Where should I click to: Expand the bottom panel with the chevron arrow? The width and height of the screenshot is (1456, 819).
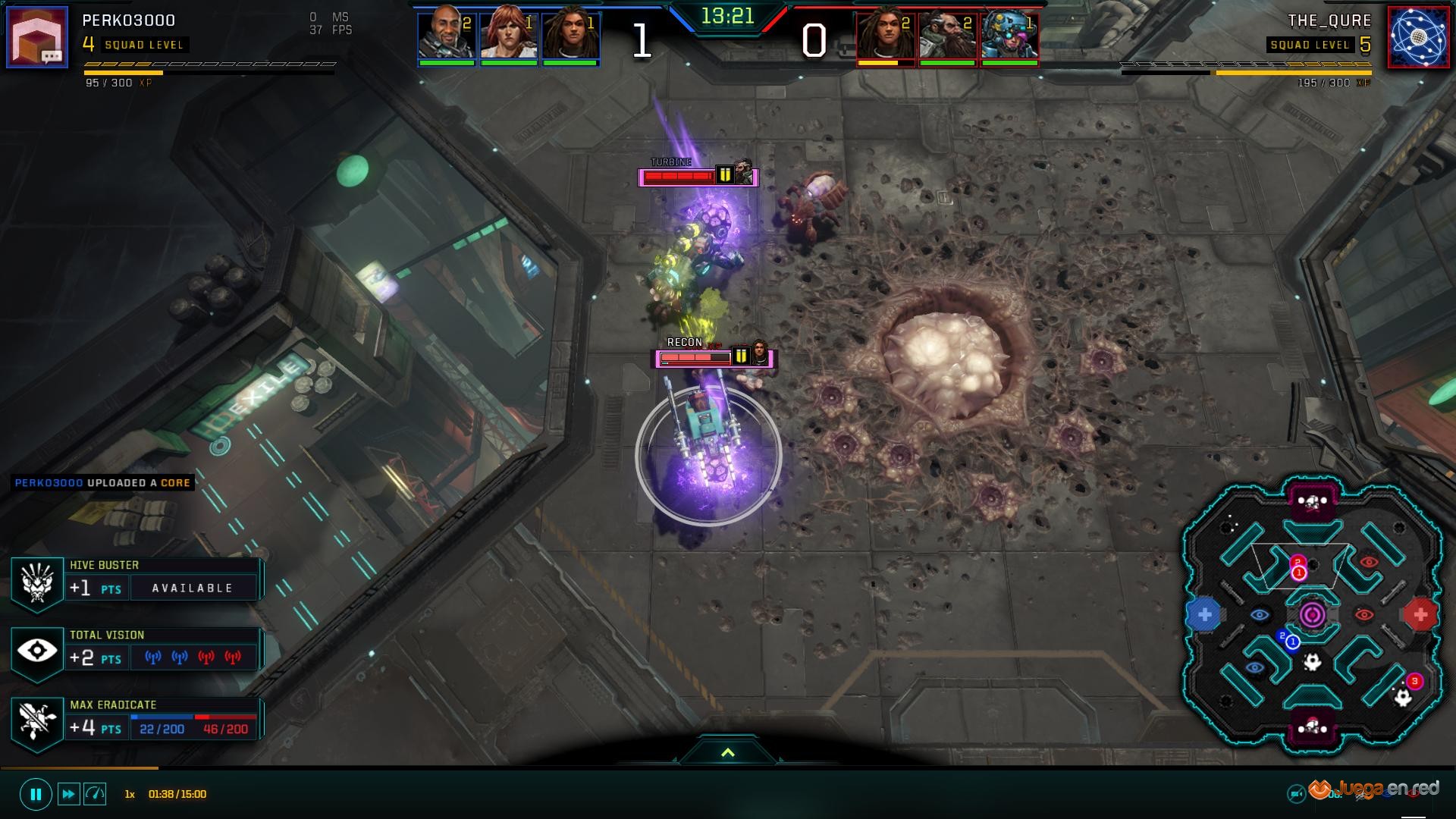(x=727, y=752)
